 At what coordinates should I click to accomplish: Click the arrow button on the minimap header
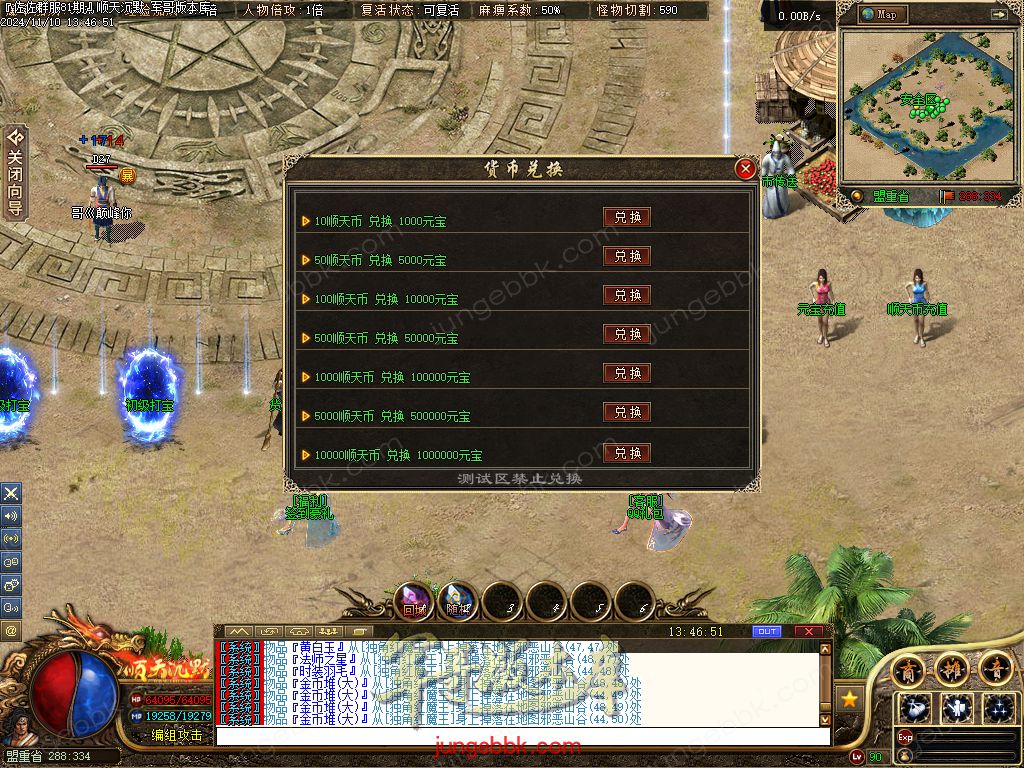point(998,15)
